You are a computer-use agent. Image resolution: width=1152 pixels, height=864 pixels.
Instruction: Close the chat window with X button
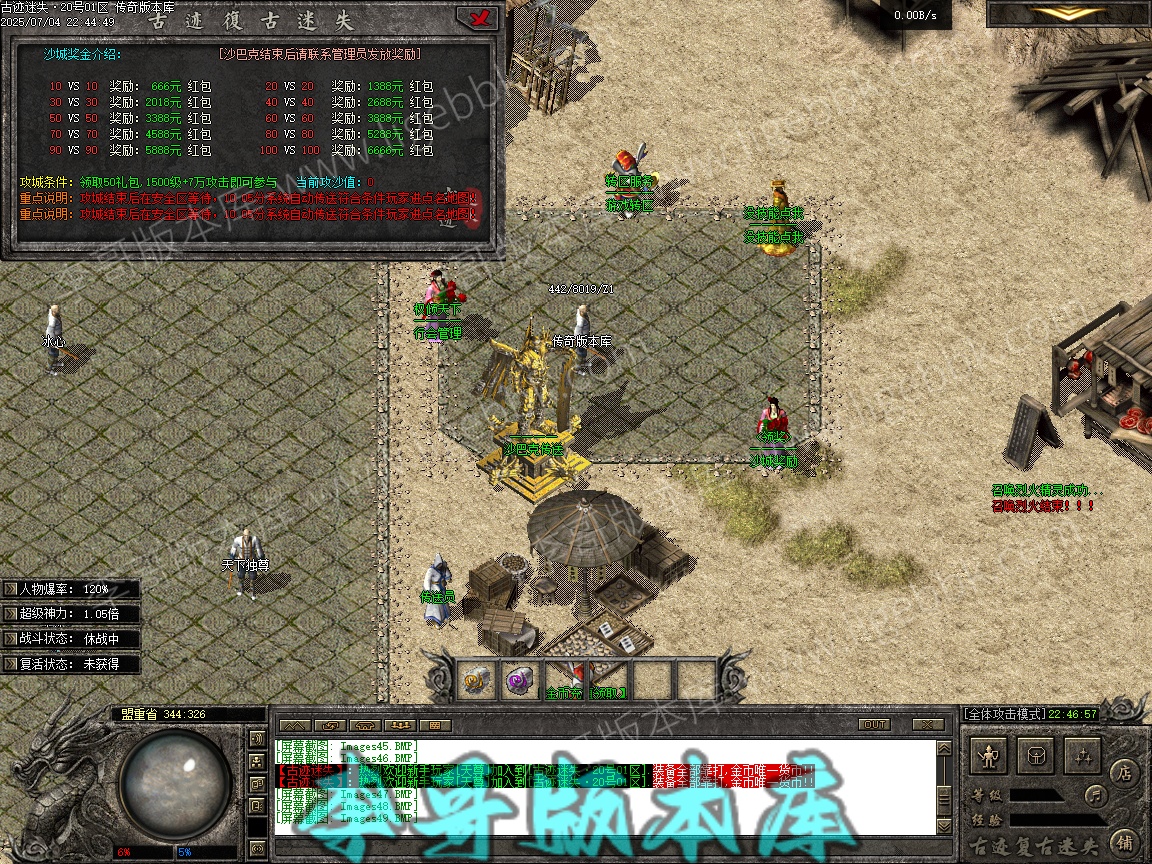tap(929, 724)
